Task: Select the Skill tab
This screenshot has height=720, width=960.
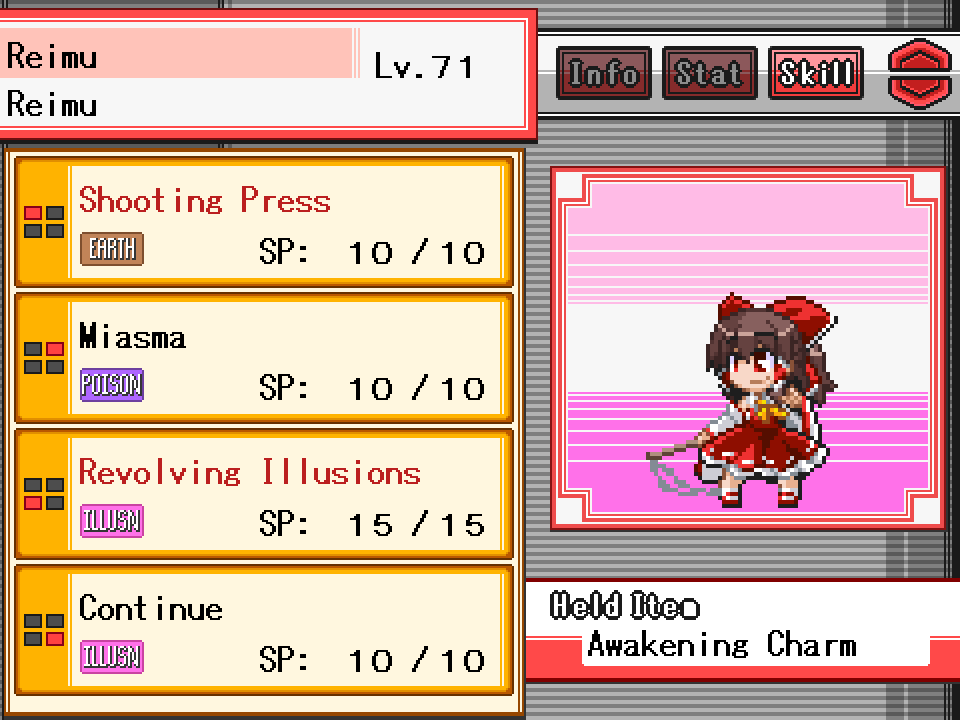Action: pyautogui.click(x=815, y=73)
